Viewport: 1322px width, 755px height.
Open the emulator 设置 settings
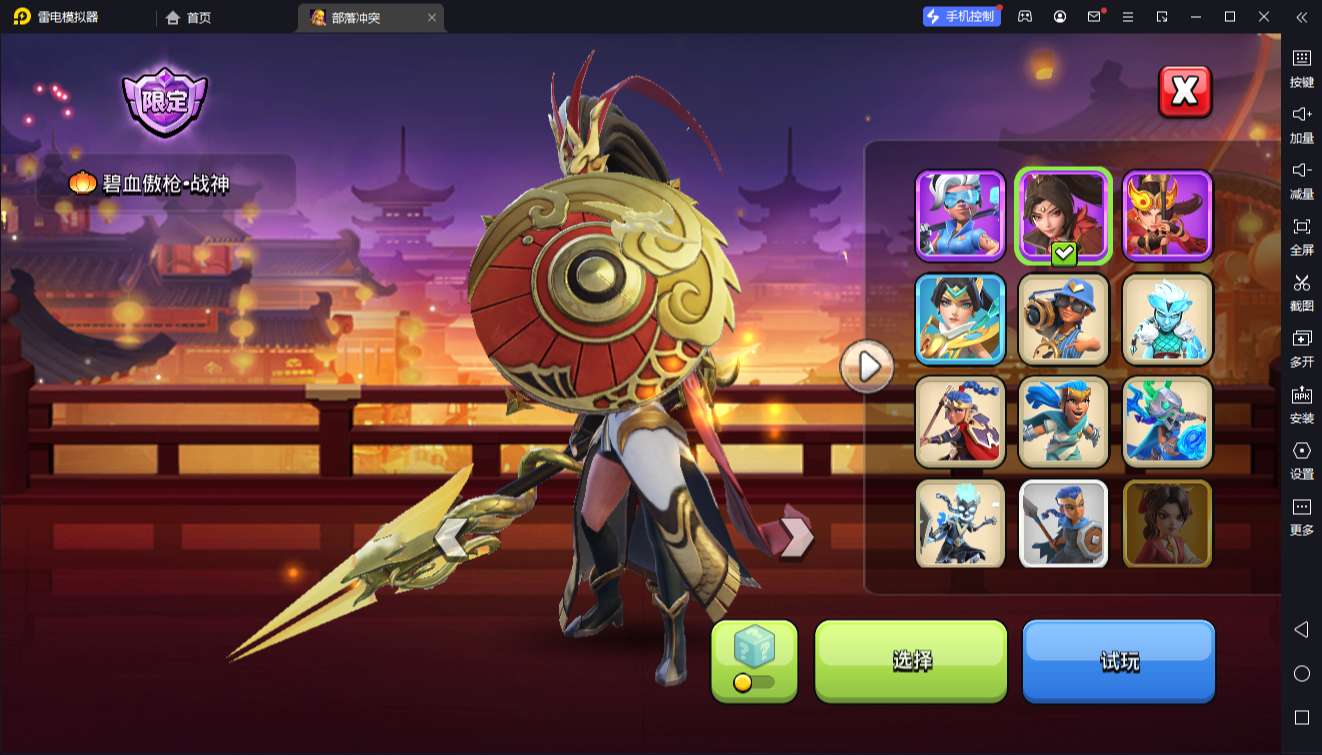(1301, 460)
